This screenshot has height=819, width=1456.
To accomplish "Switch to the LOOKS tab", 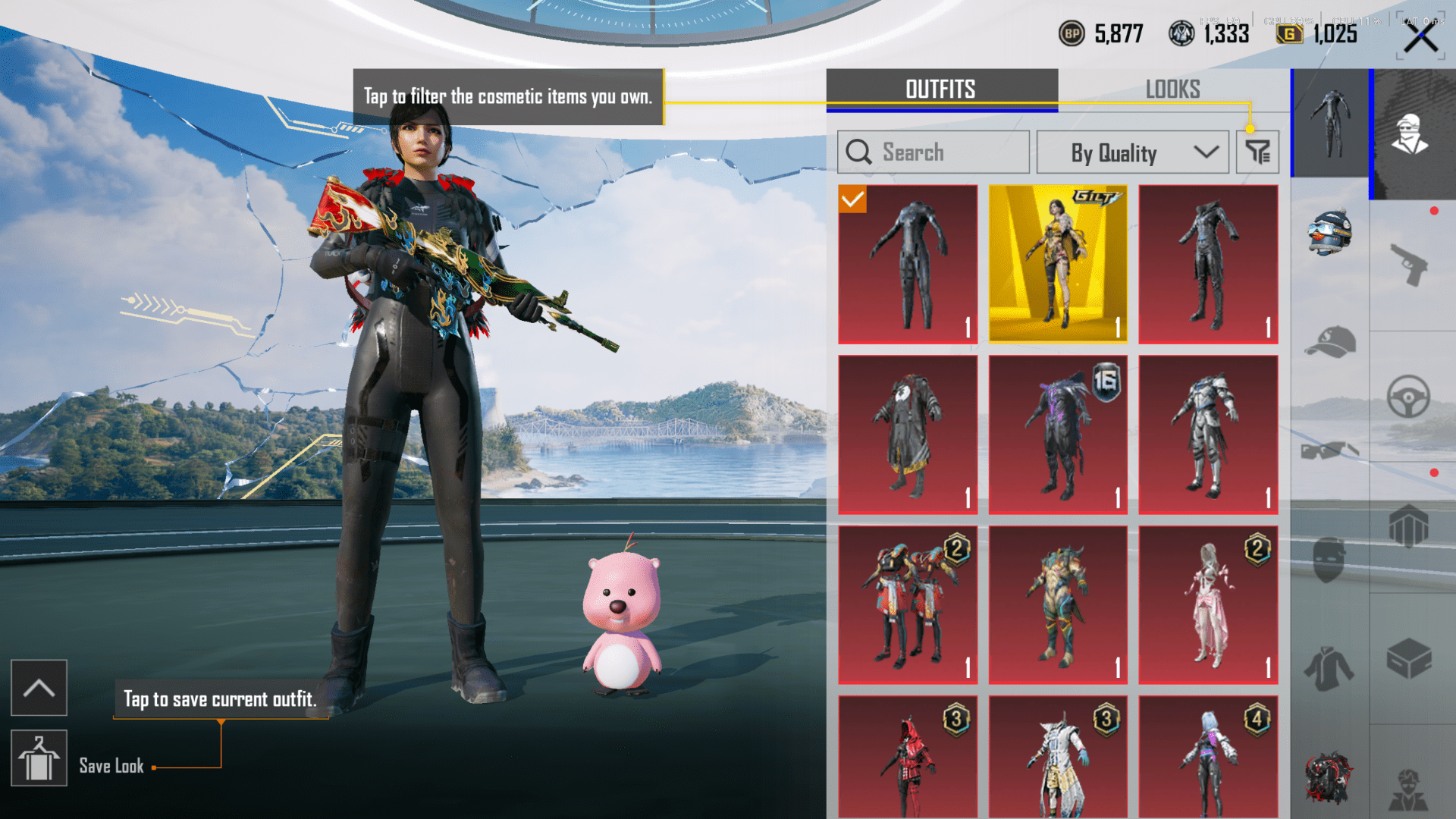I will (x=1173, y=89).
